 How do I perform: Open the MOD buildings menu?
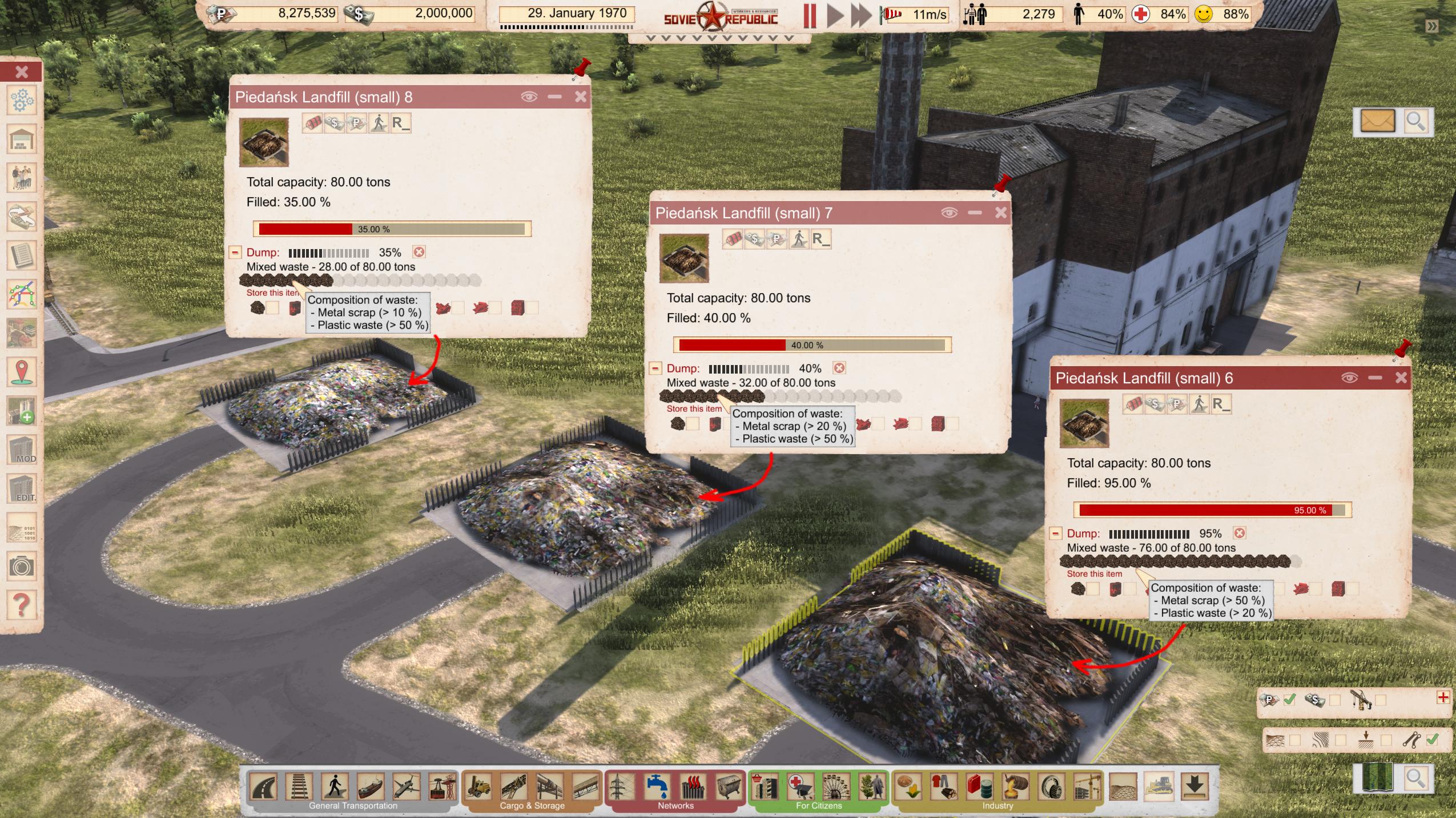[22, 450]
